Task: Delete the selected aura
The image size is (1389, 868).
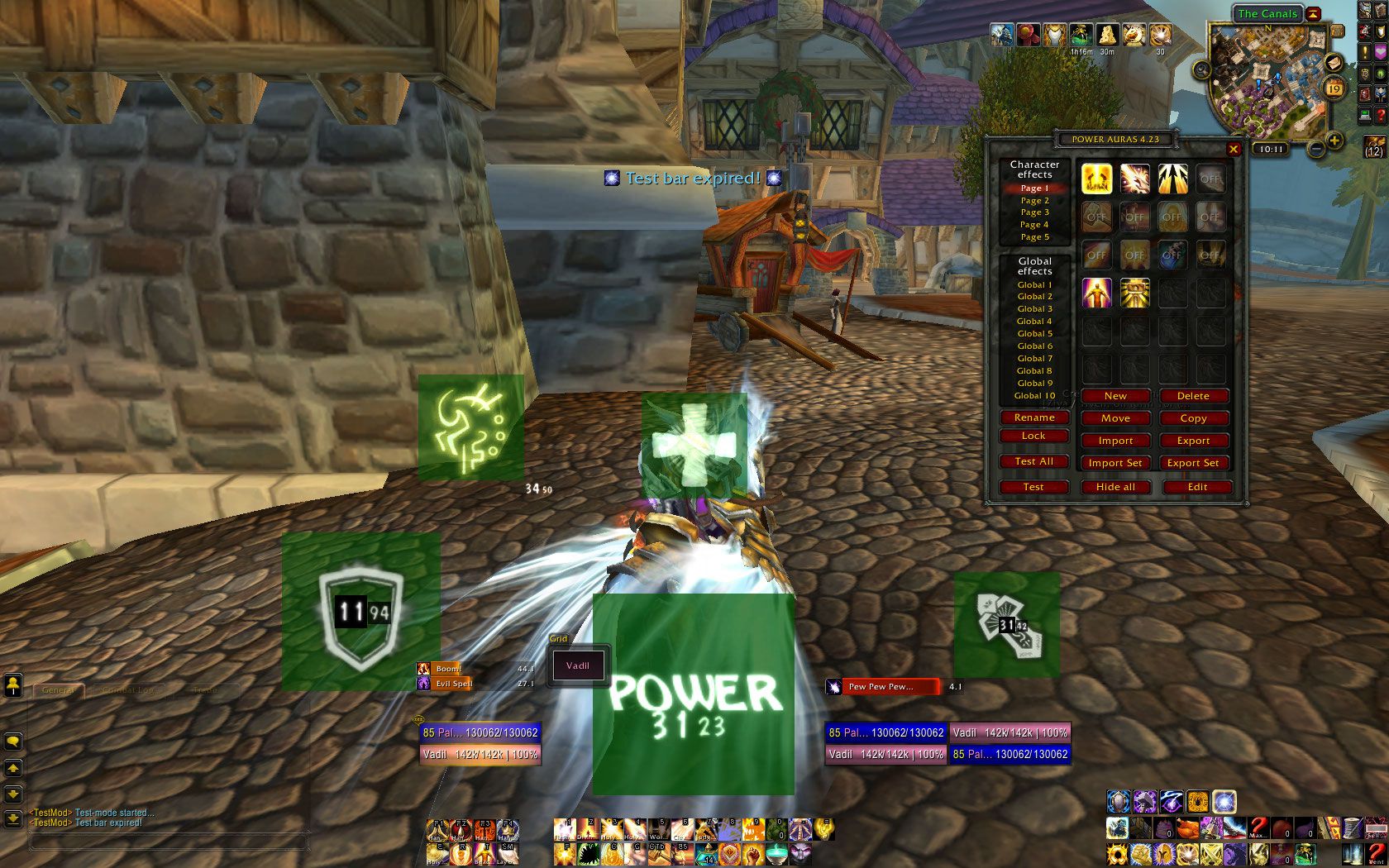Action: point(1192,396)
